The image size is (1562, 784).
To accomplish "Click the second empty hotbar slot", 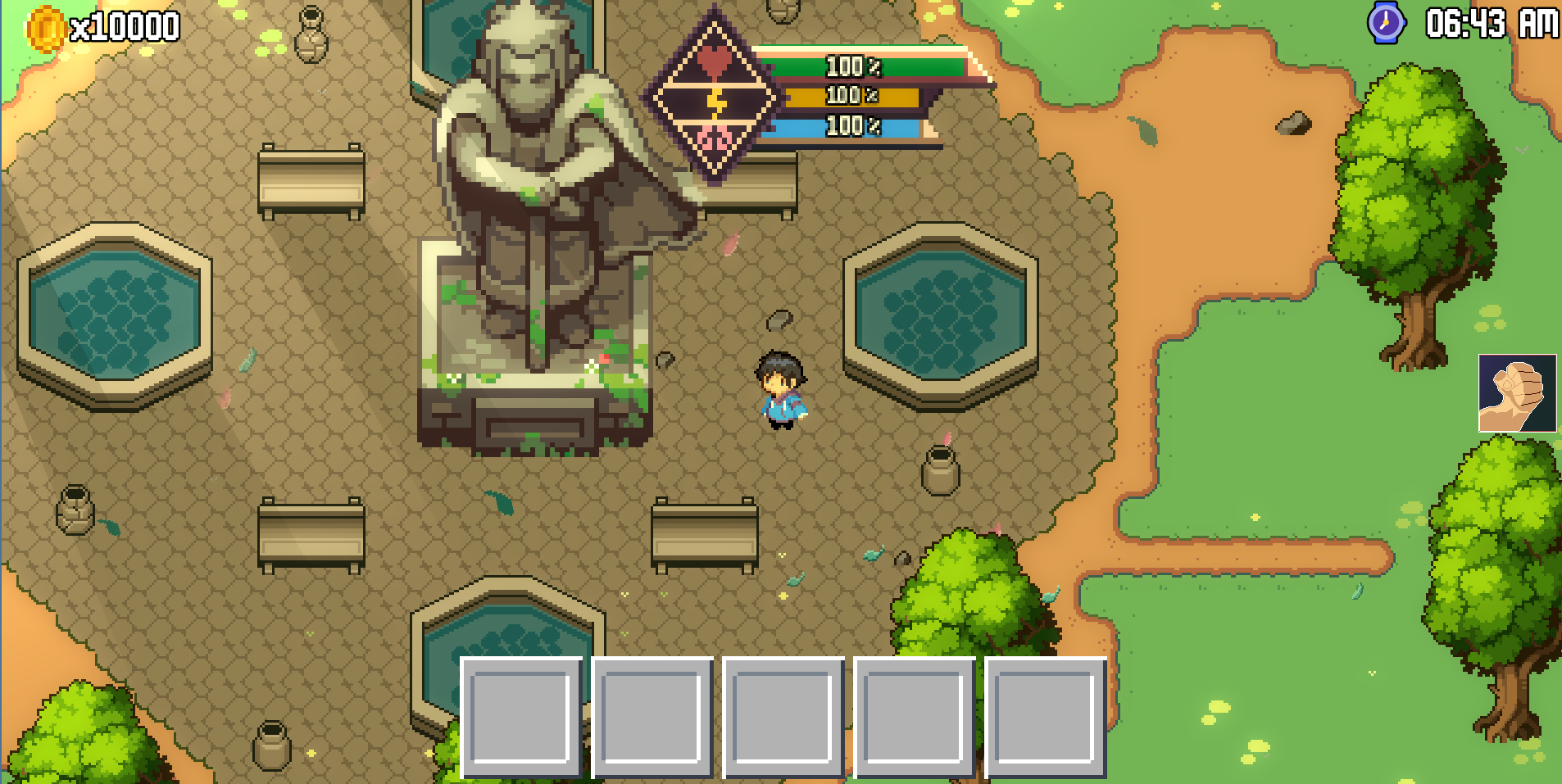I will pos(653,719).
